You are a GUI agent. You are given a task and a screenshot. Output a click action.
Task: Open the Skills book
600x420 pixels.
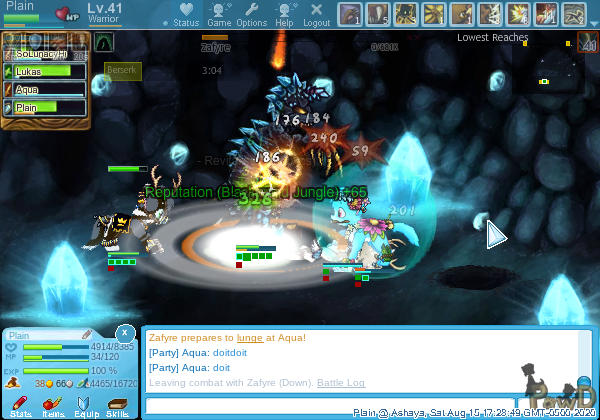118,406
